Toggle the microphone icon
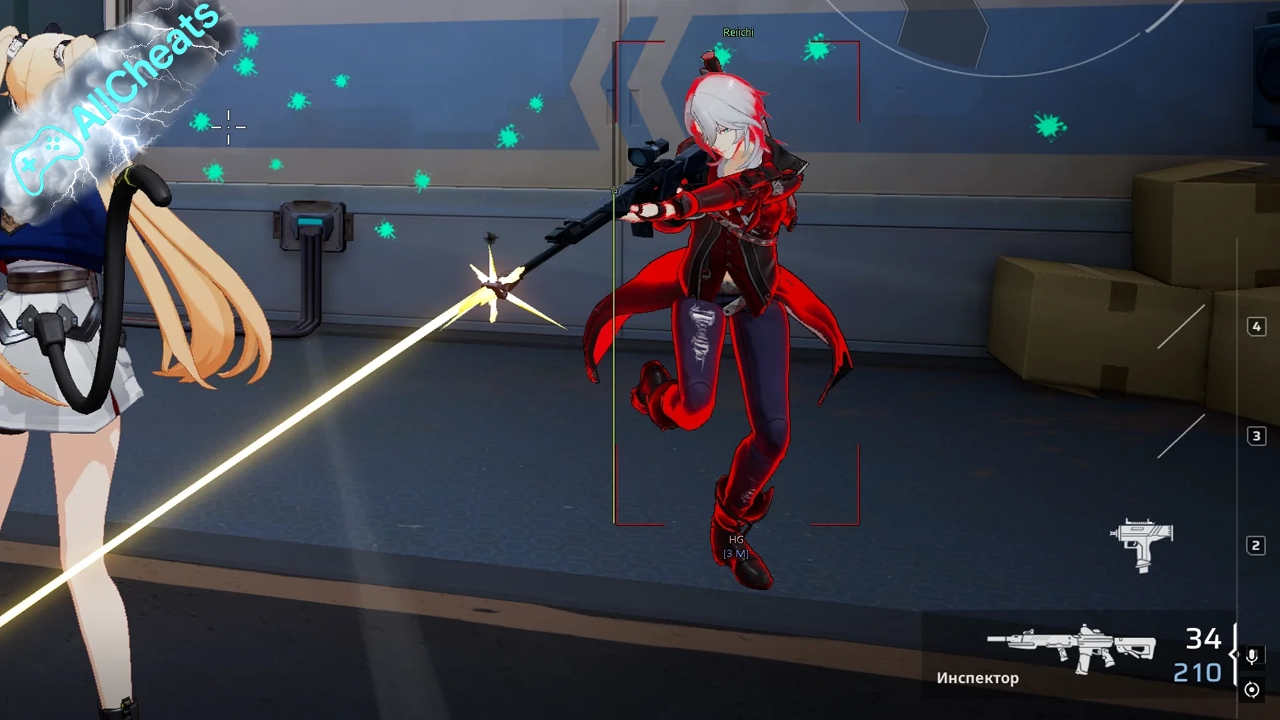 coord(1251,656)
